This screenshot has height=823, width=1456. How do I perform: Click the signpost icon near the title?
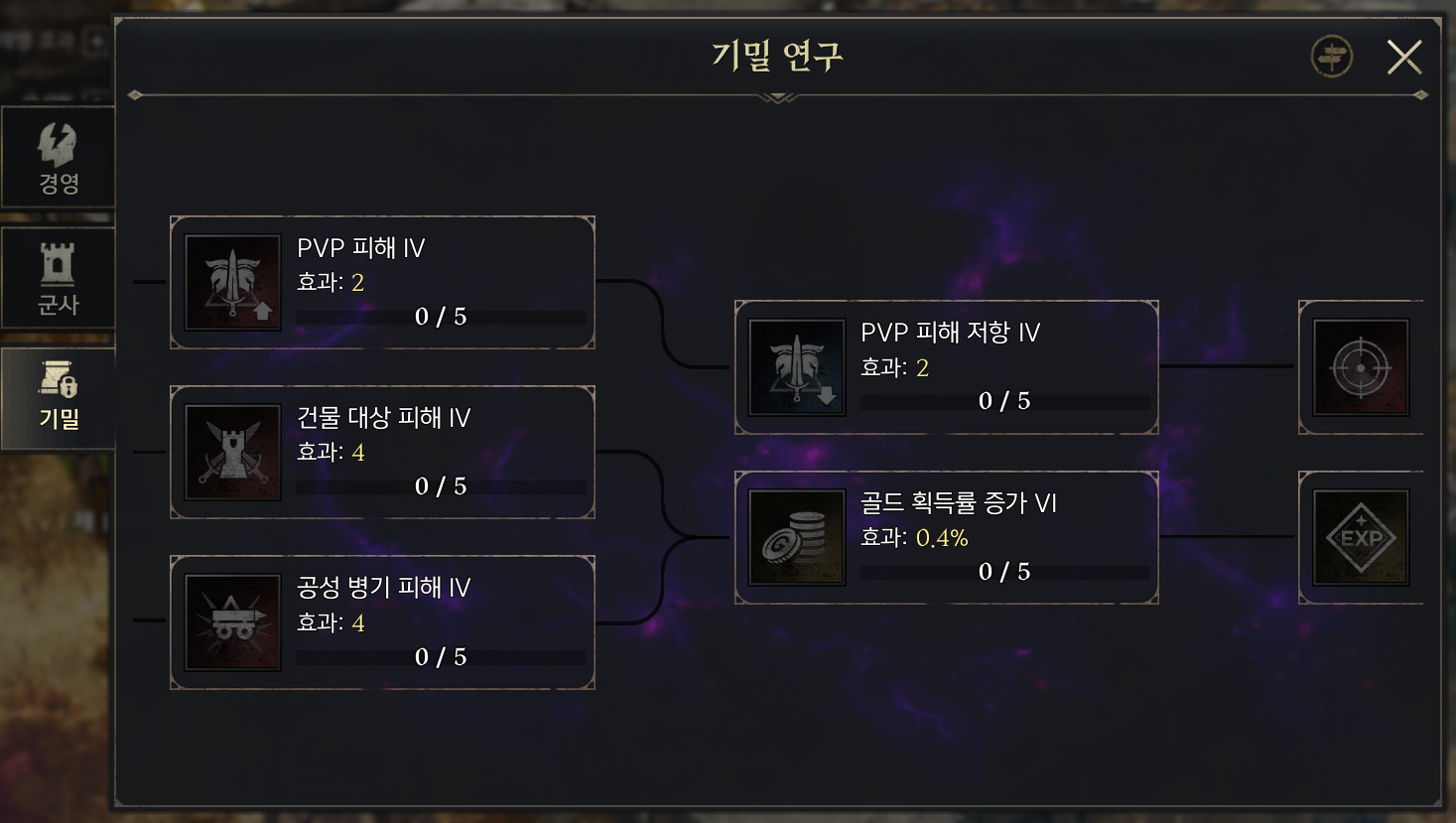[1331, 57]
